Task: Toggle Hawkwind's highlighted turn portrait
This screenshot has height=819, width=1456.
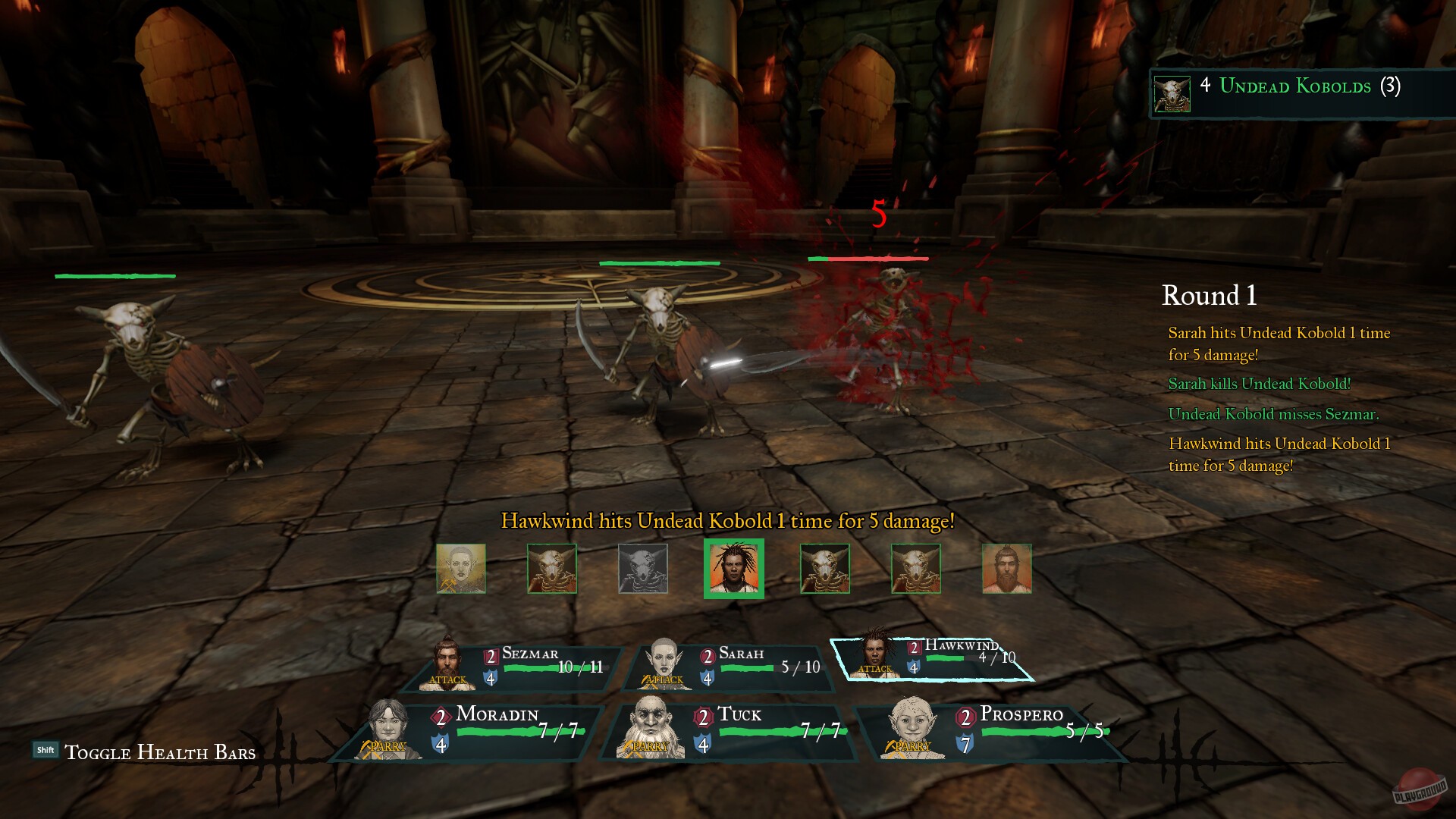Action: click(733, 570)
